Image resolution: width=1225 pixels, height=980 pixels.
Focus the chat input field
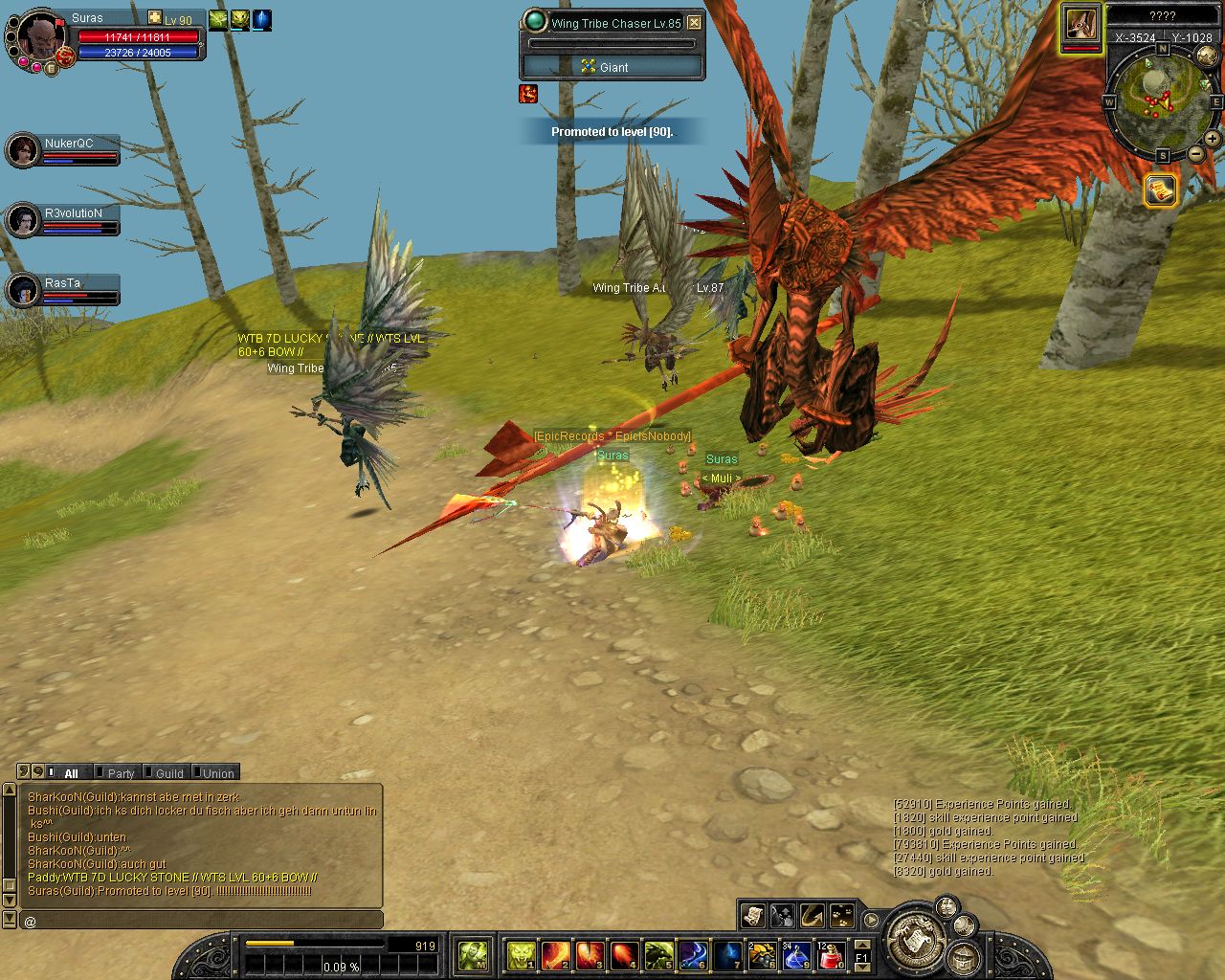pos(201,921)
